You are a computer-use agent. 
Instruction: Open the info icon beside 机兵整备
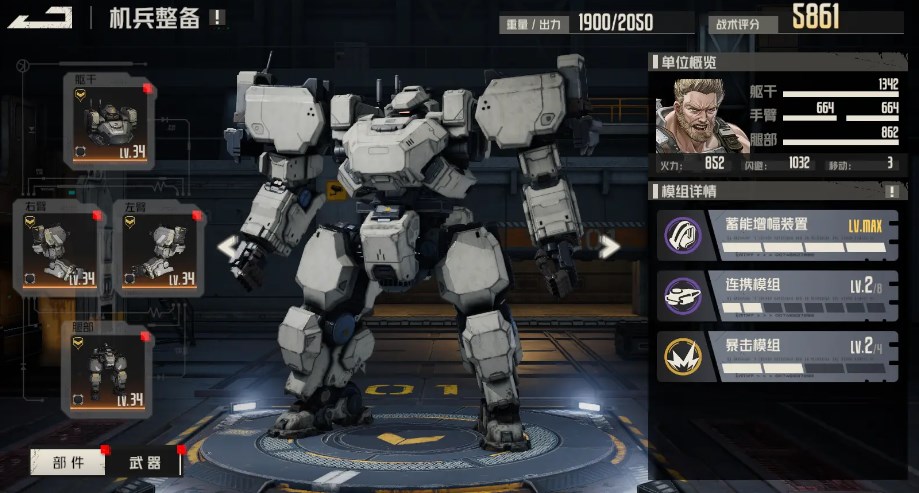[x=217, y=18]
